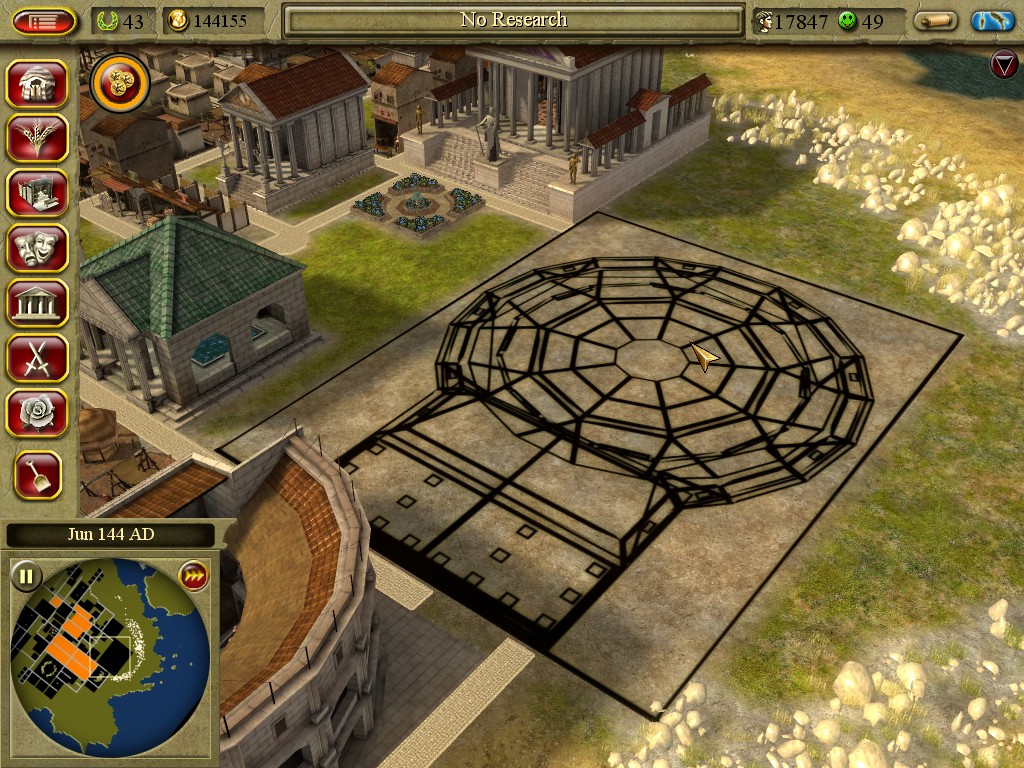
Task: Open the columned temple build category
Action: pyautogui.click(x=38, y=303)
